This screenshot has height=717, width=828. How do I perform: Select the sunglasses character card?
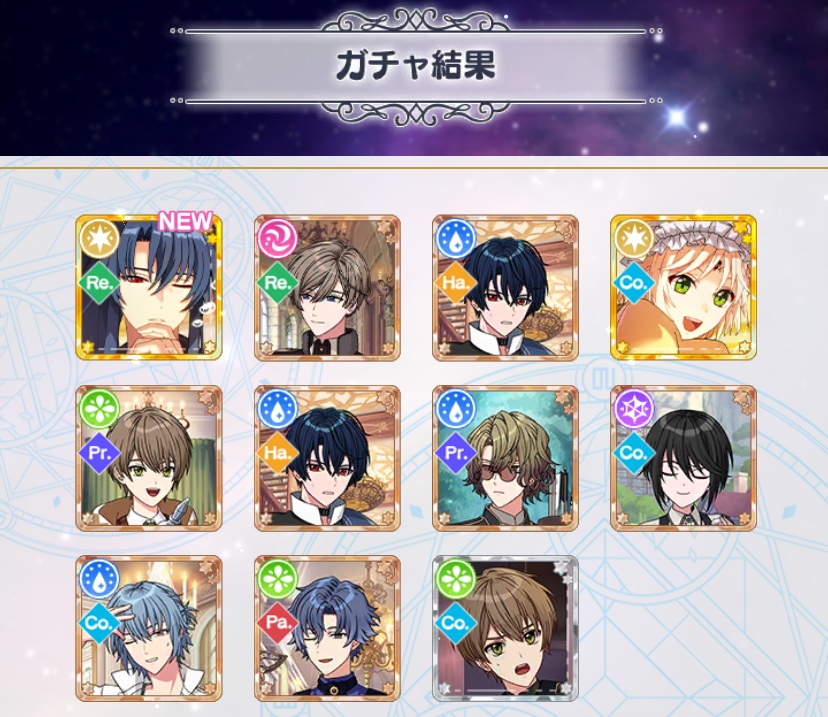pyautogui.click(x=505, y=458)
